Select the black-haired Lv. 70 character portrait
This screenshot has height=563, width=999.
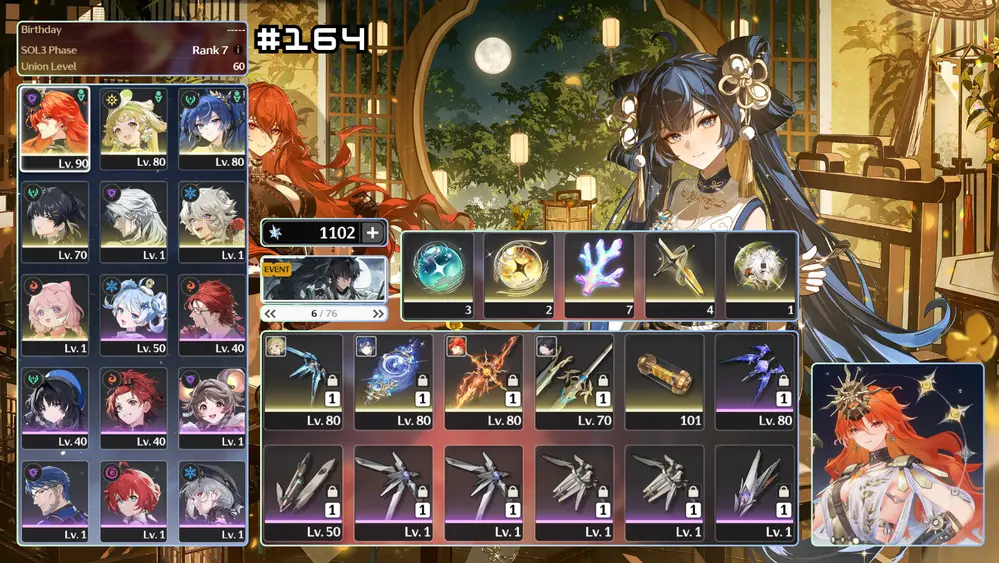54,222
